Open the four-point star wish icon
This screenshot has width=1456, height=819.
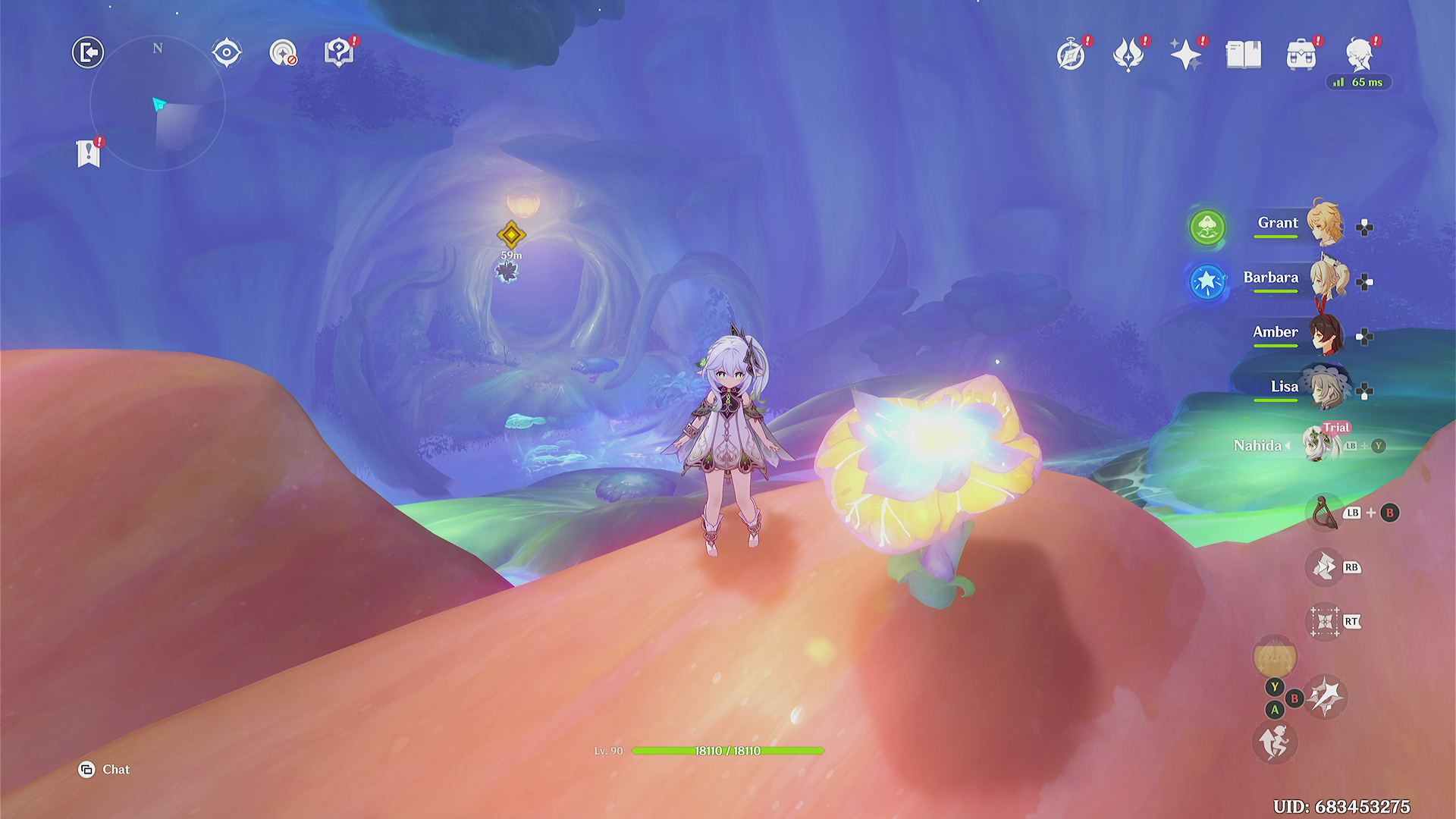click(x=1185, y=55)
